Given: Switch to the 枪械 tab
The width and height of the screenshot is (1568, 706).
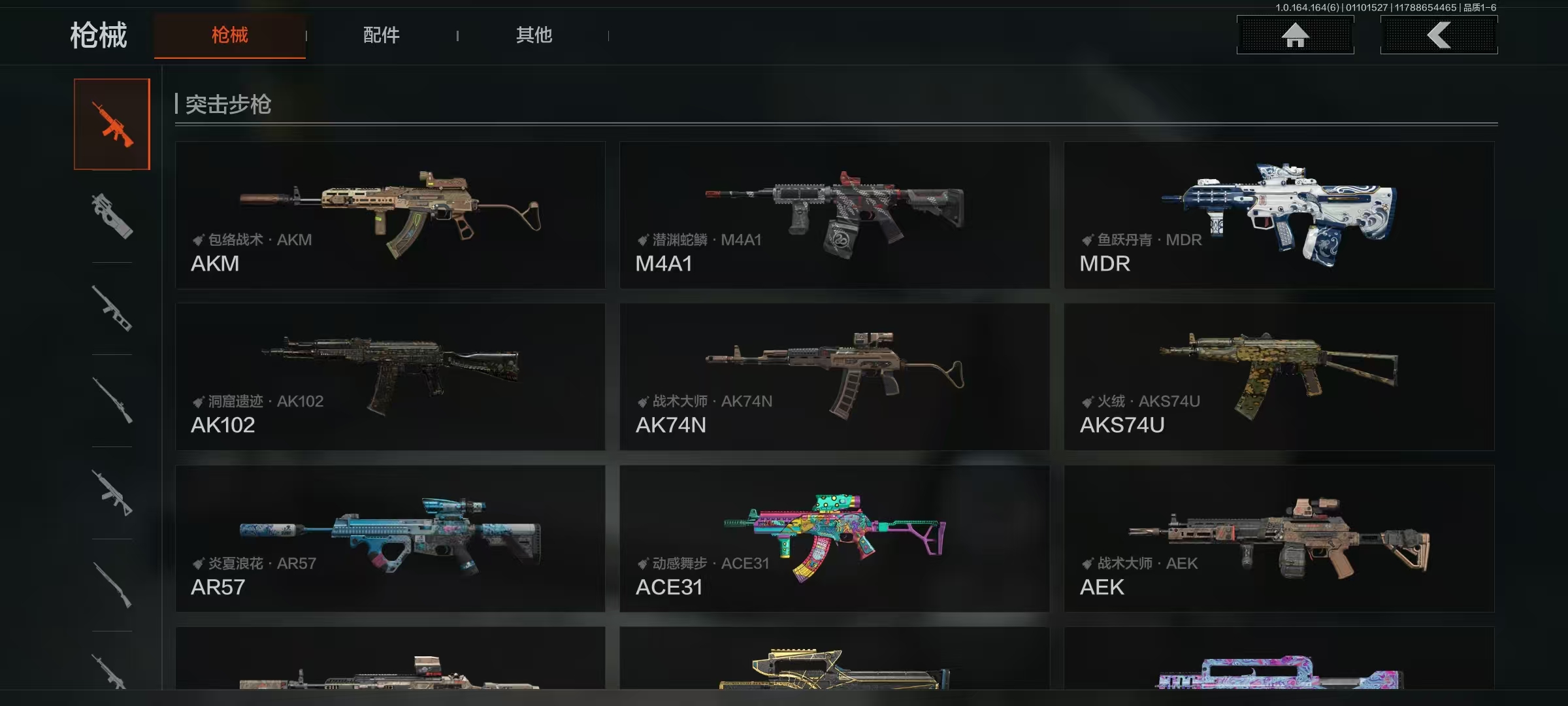Looking at the screenshot, I should 229,35.
